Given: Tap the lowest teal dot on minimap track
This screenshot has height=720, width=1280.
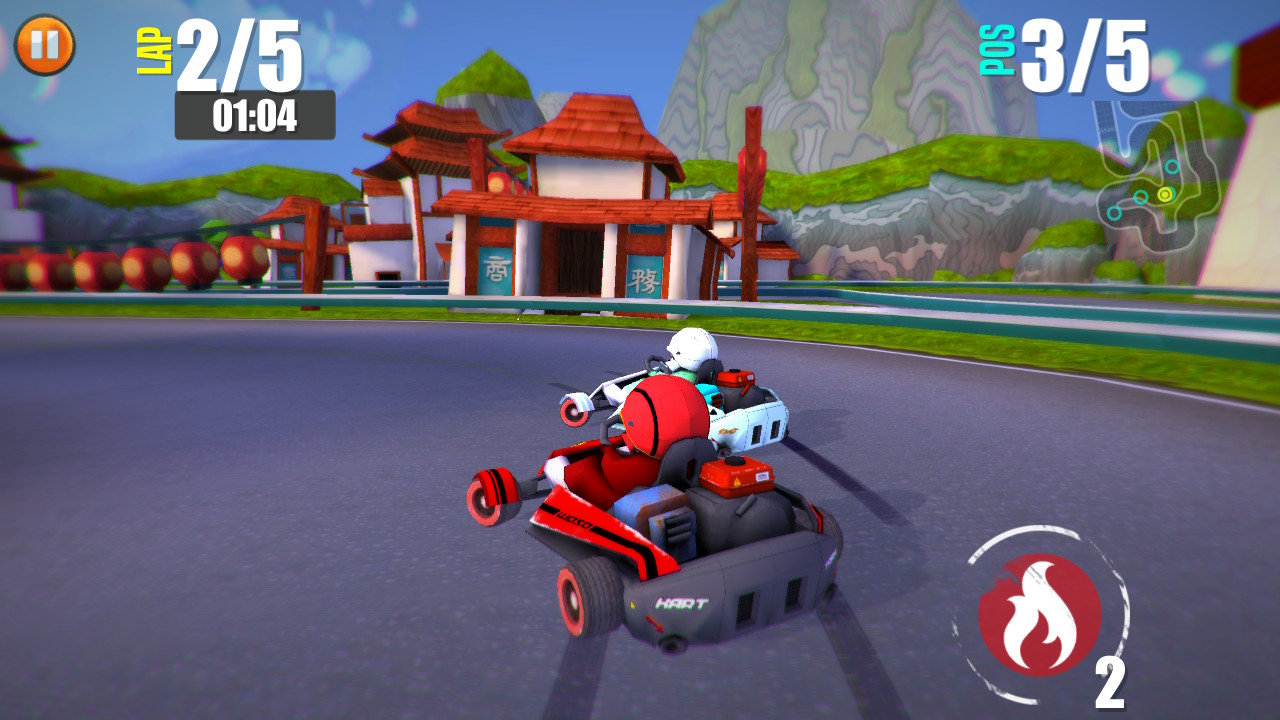Looking at the screenshot, I should pos(1114,212).
